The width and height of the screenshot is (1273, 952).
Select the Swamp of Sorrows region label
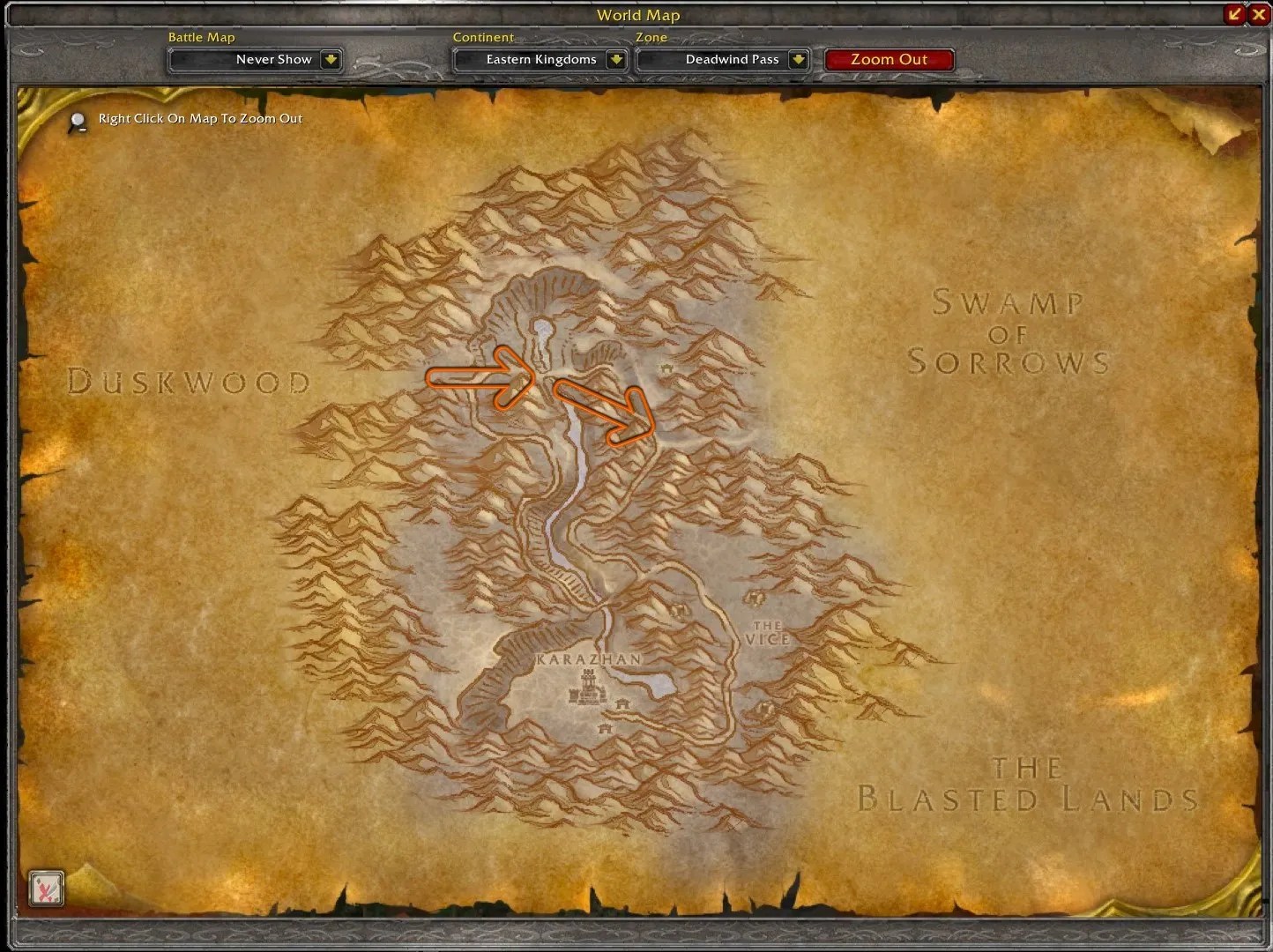pos(1010,333)
